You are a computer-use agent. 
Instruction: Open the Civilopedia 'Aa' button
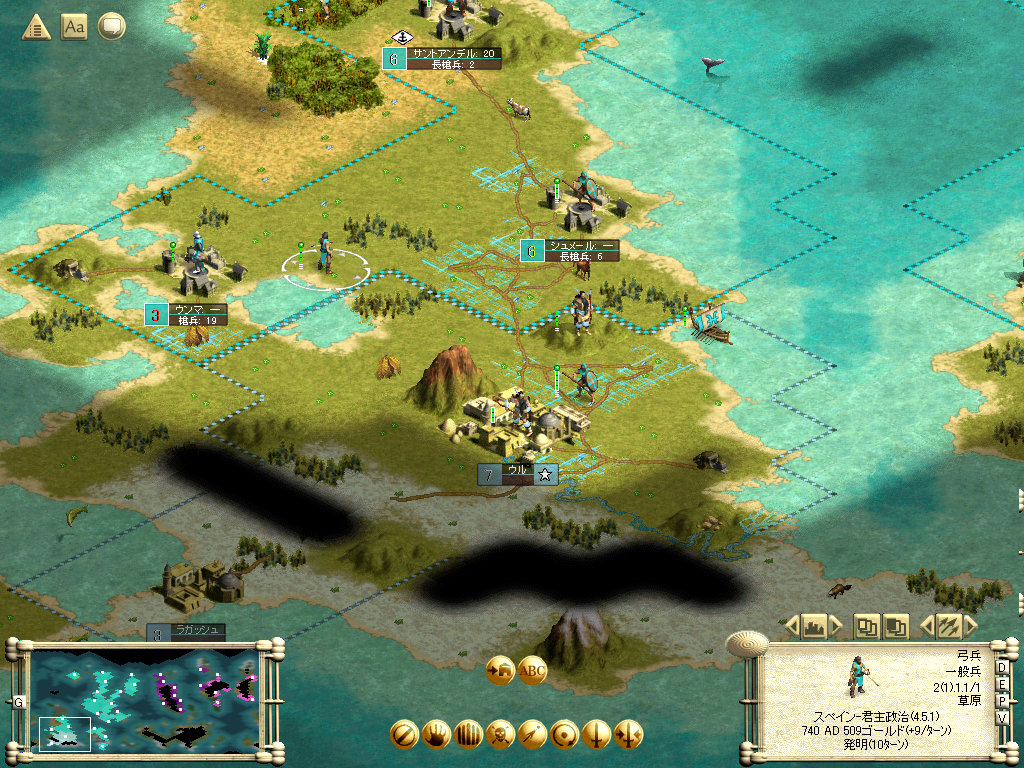tap(74, 27)
